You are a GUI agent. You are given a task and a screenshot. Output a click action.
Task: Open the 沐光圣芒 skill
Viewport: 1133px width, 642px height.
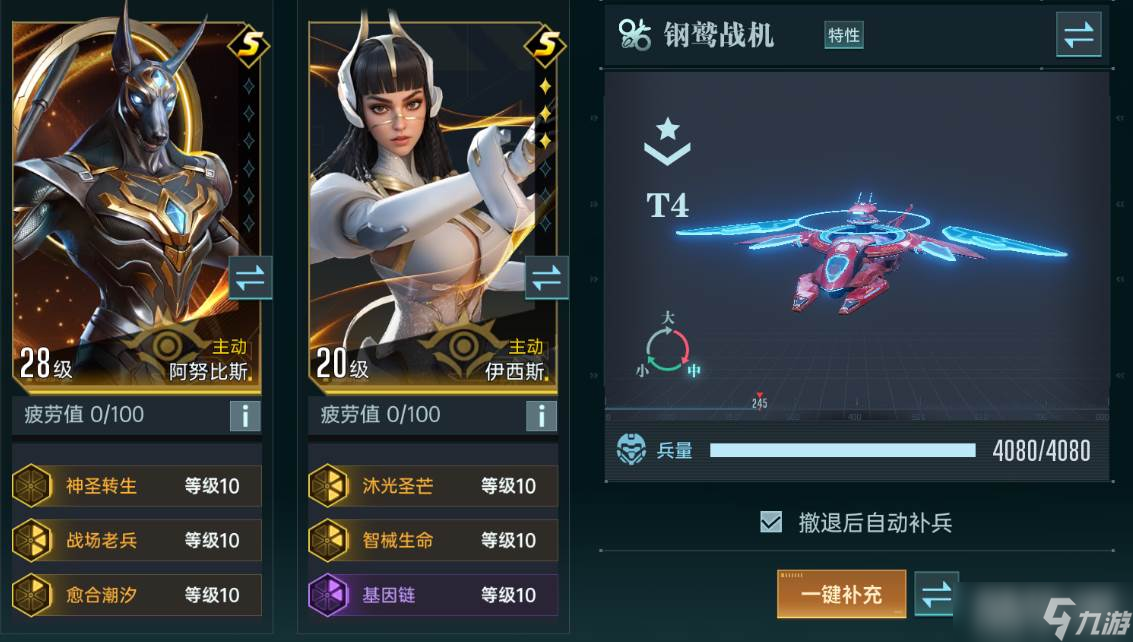click(x=433, y=486)
